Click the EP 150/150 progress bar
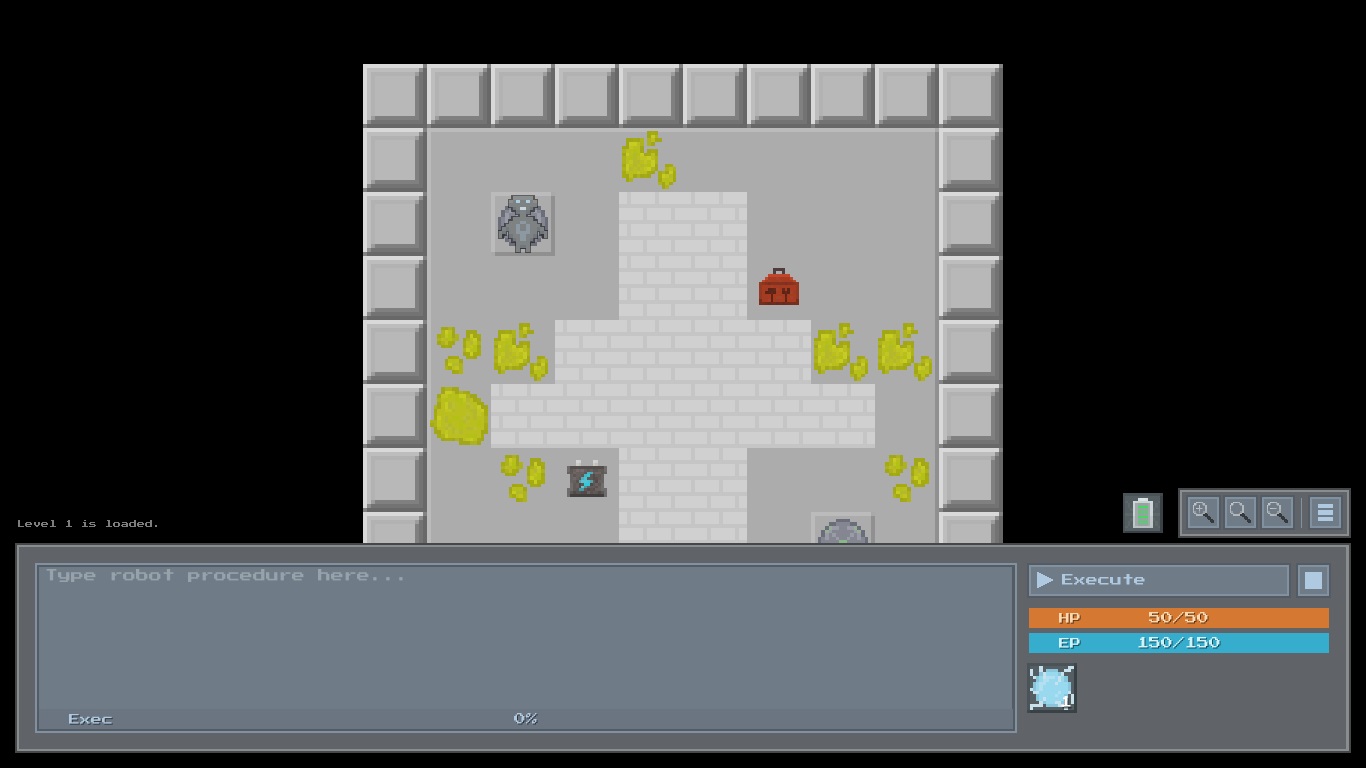Viewport: 1366px width, 768px height. point(1178,642)
